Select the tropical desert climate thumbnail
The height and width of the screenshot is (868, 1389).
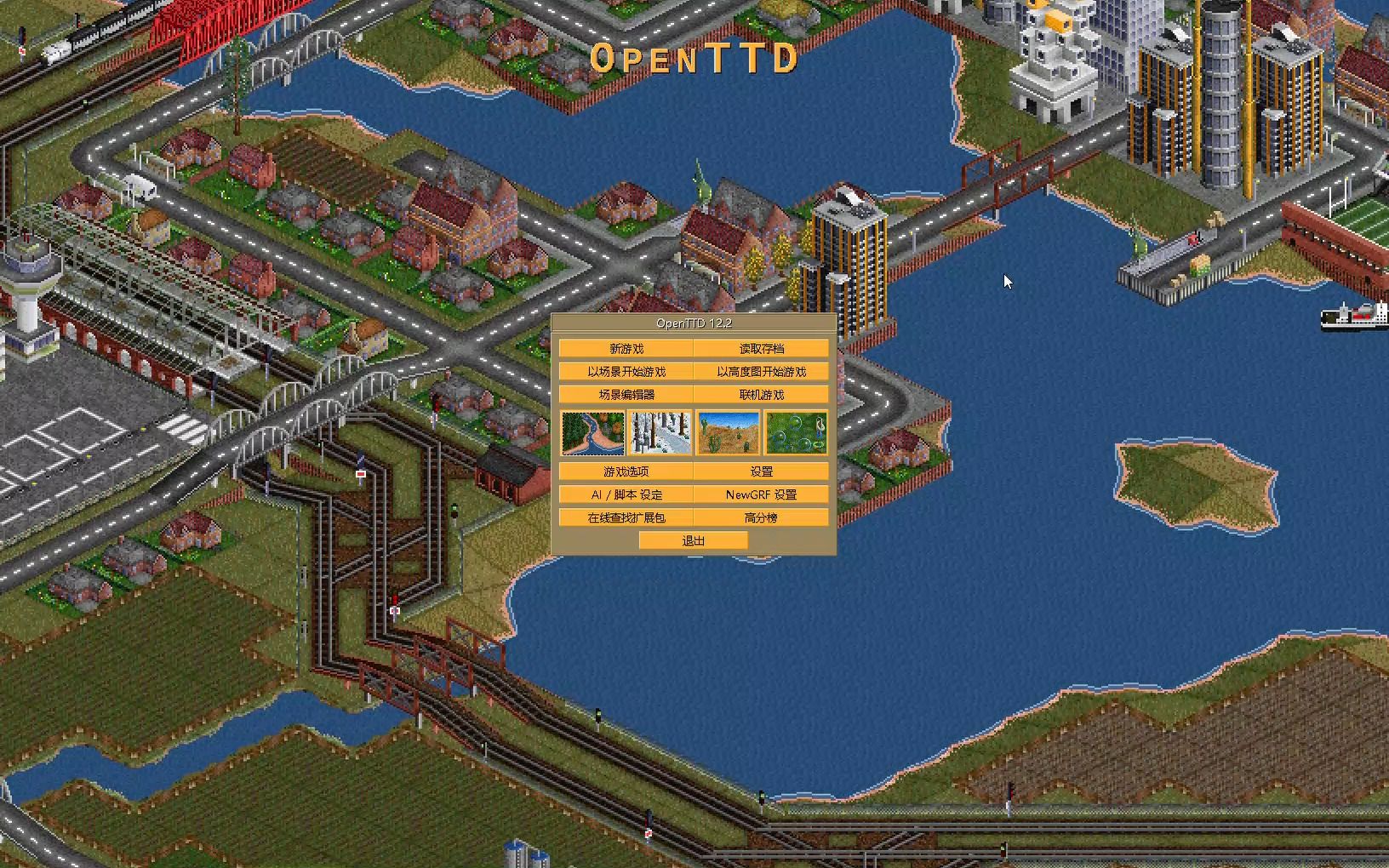(x=728, y=433)
